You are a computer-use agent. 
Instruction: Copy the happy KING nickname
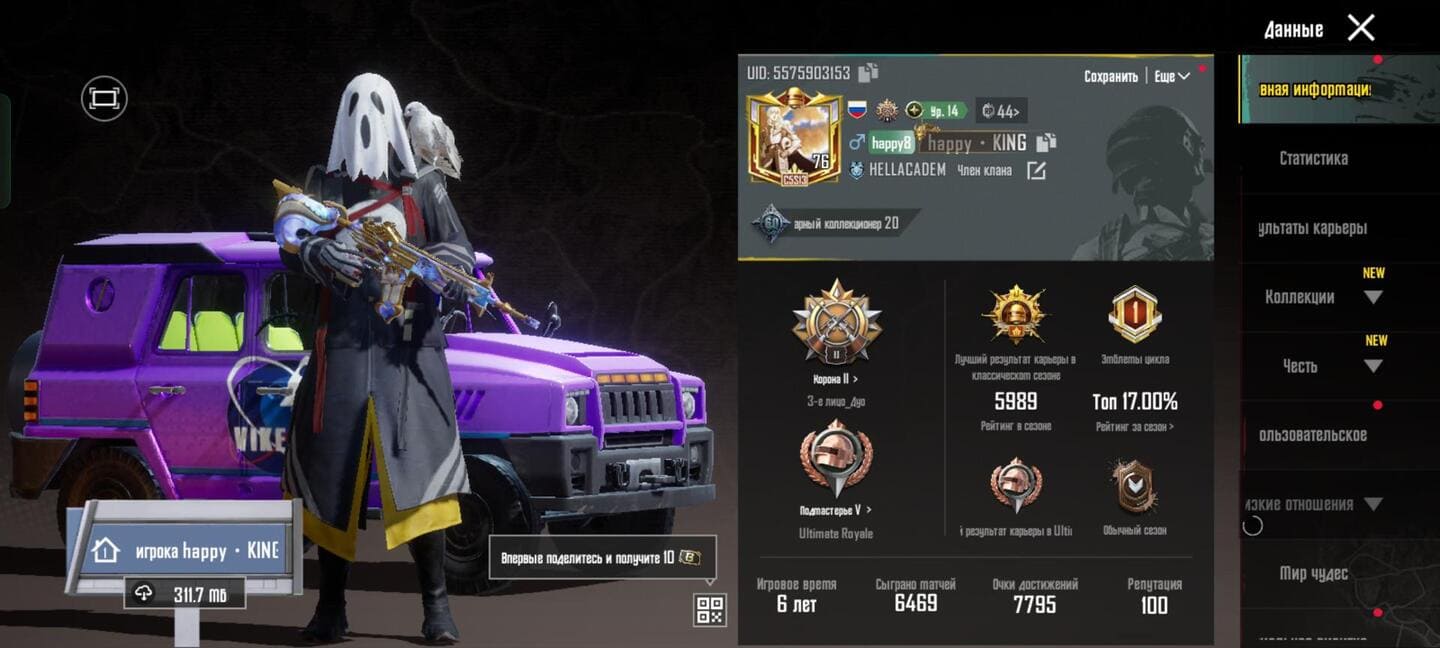1046,143
